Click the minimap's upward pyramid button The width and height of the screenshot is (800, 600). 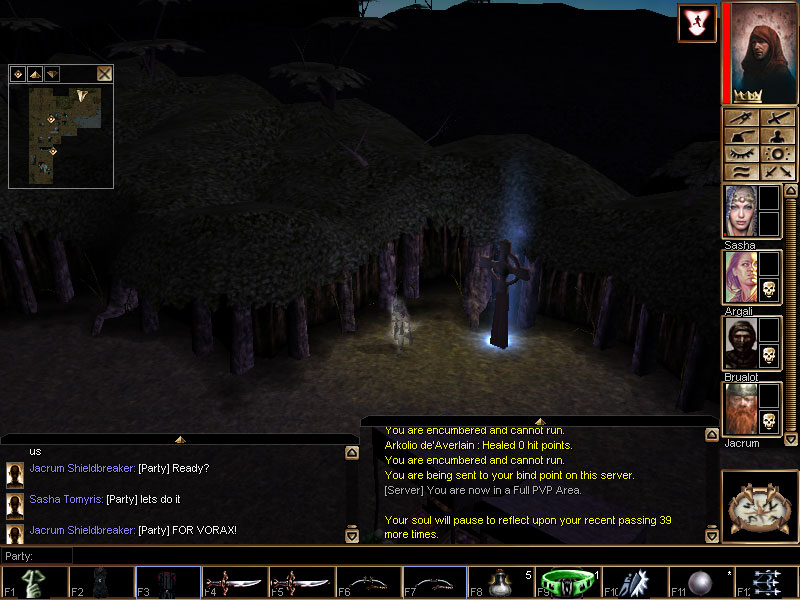34,73
